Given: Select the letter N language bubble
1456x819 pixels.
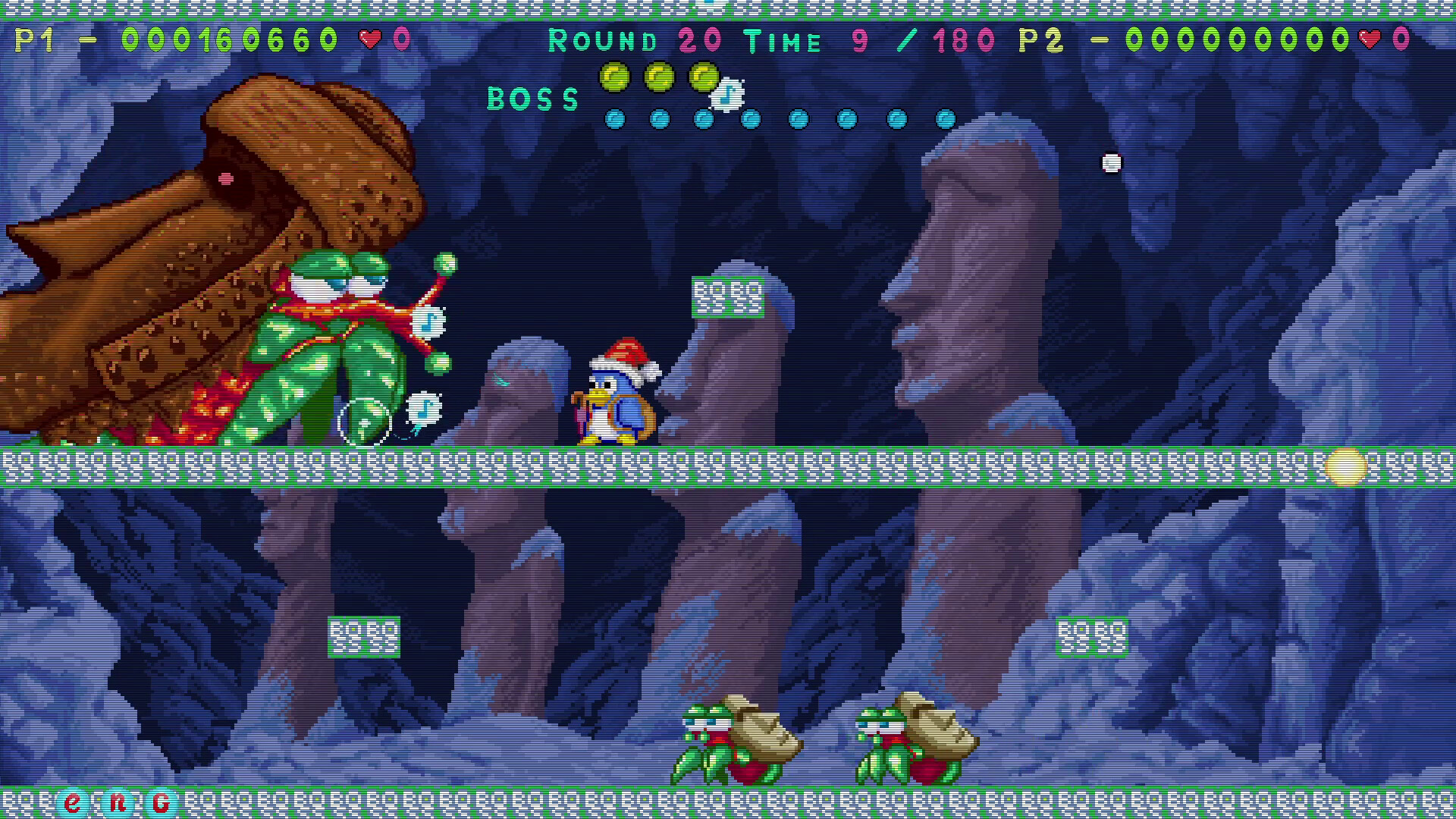Looking at the screenshot, I should 119,800.
